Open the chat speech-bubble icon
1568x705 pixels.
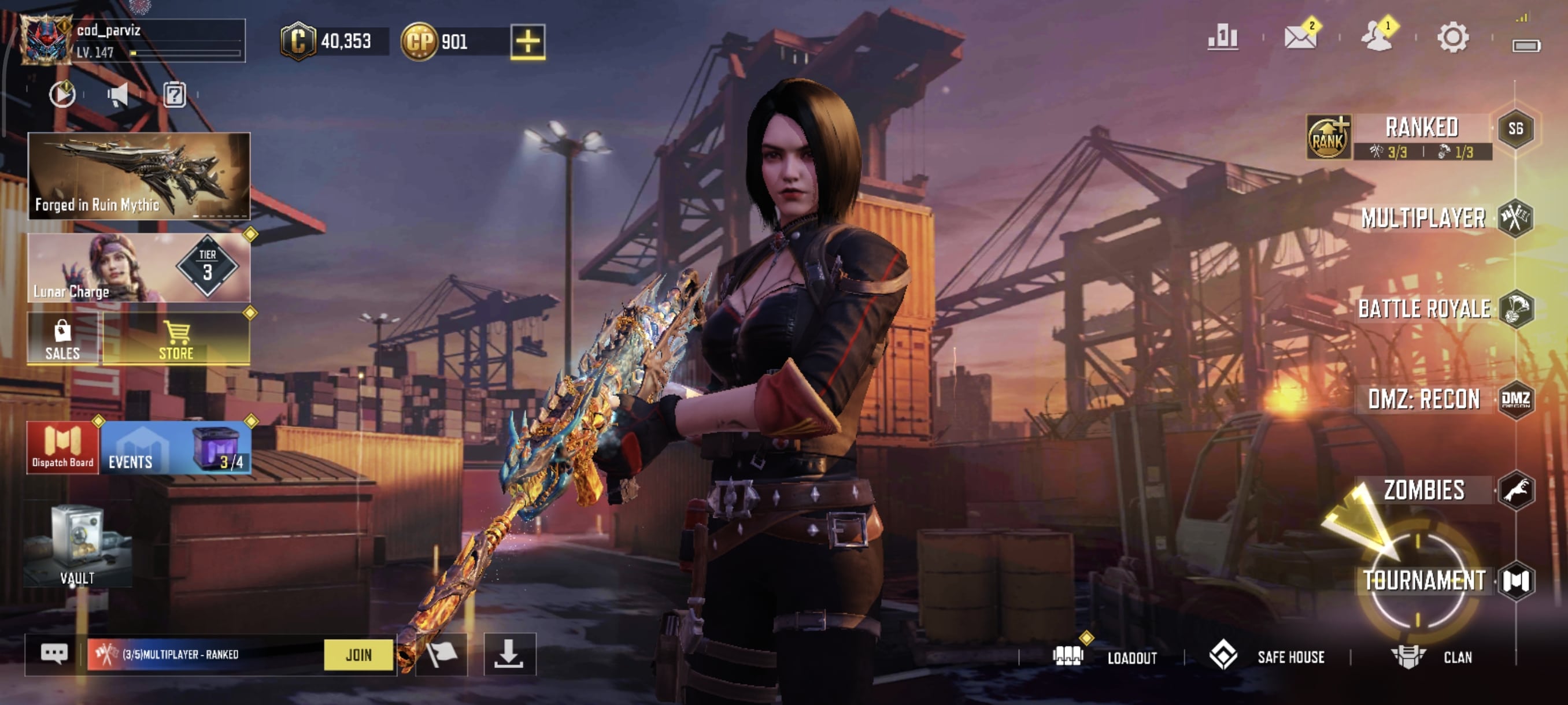pos(54,655)
